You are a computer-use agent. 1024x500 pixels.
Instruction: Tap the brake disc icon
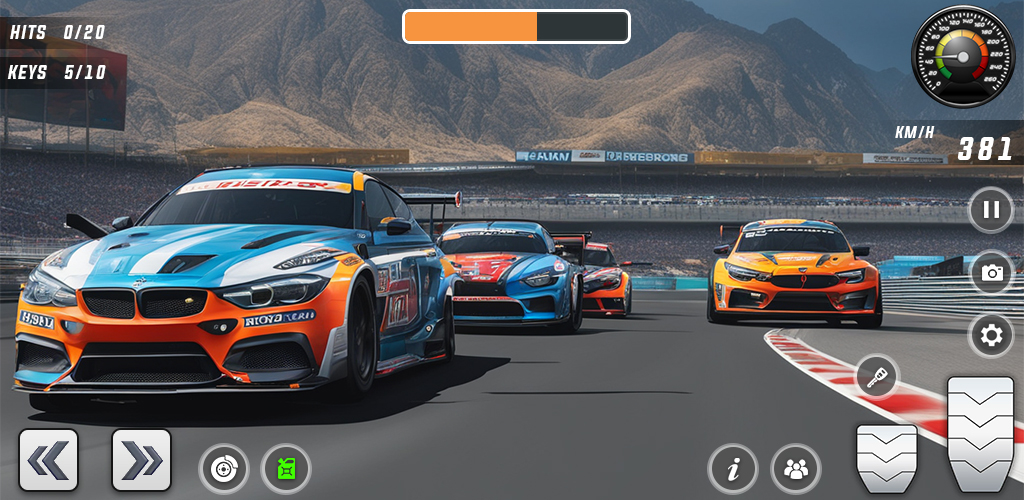click(x=224, y=468)
